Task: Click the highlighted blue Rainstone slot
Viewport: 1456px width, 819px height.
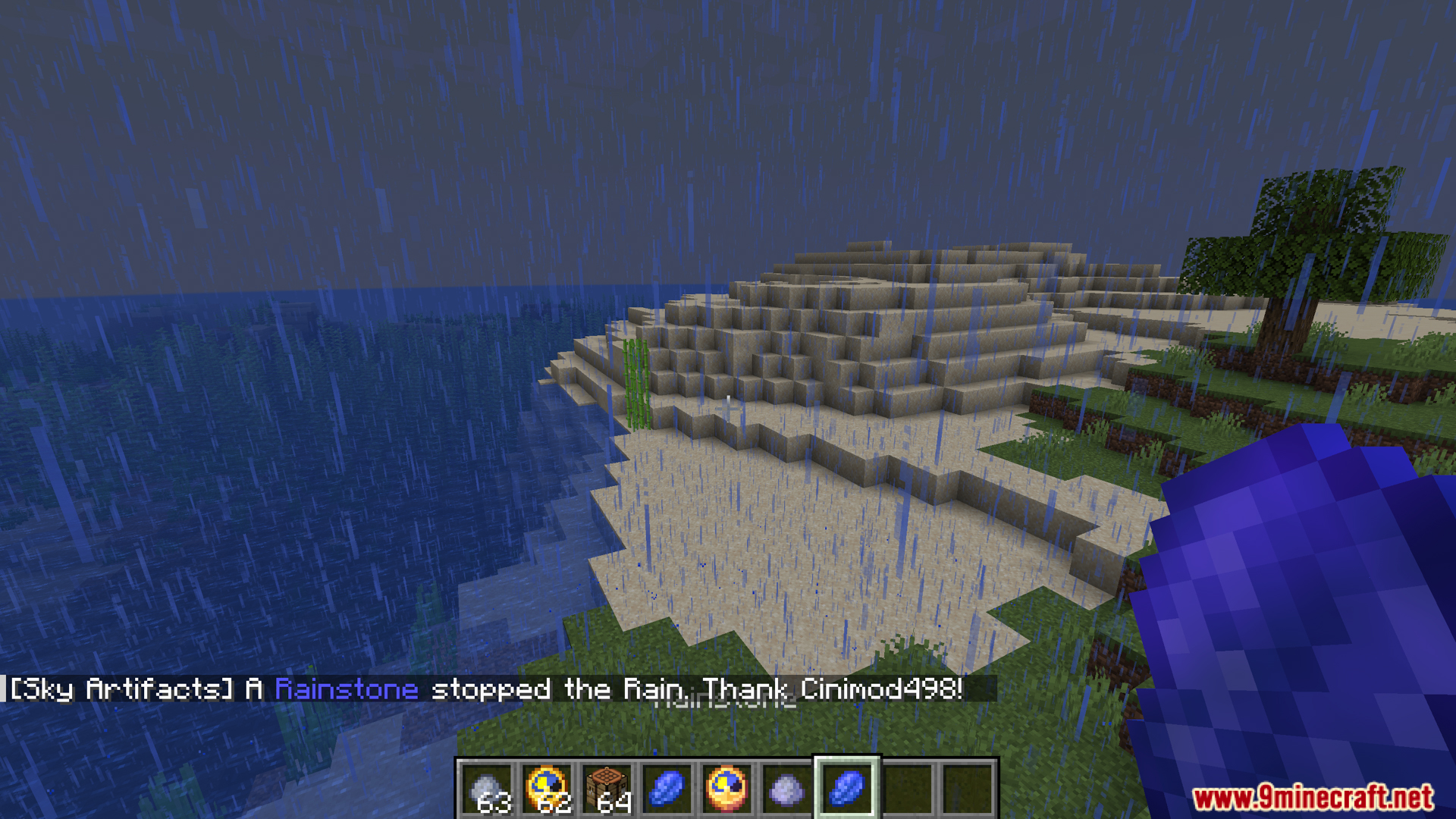Action: [x=847, y=789]
